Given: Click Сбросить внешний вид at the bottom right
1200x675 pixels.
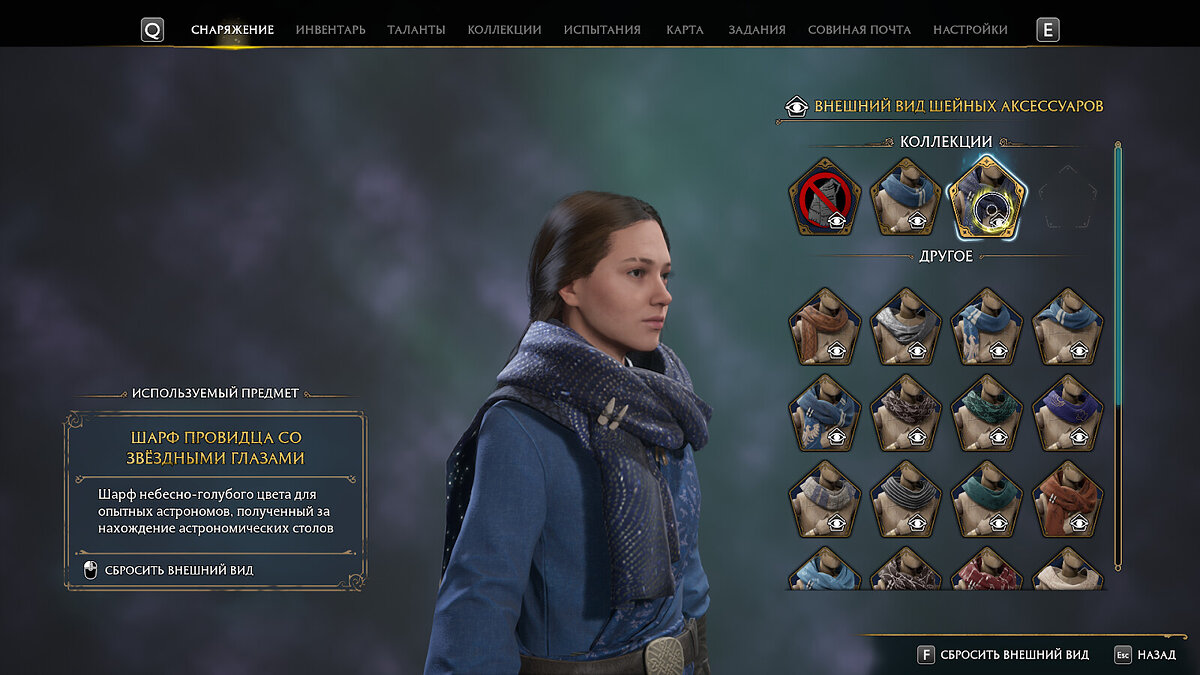Looking at the screenshot, I should pyautogui.click(x=1003, y=655).
